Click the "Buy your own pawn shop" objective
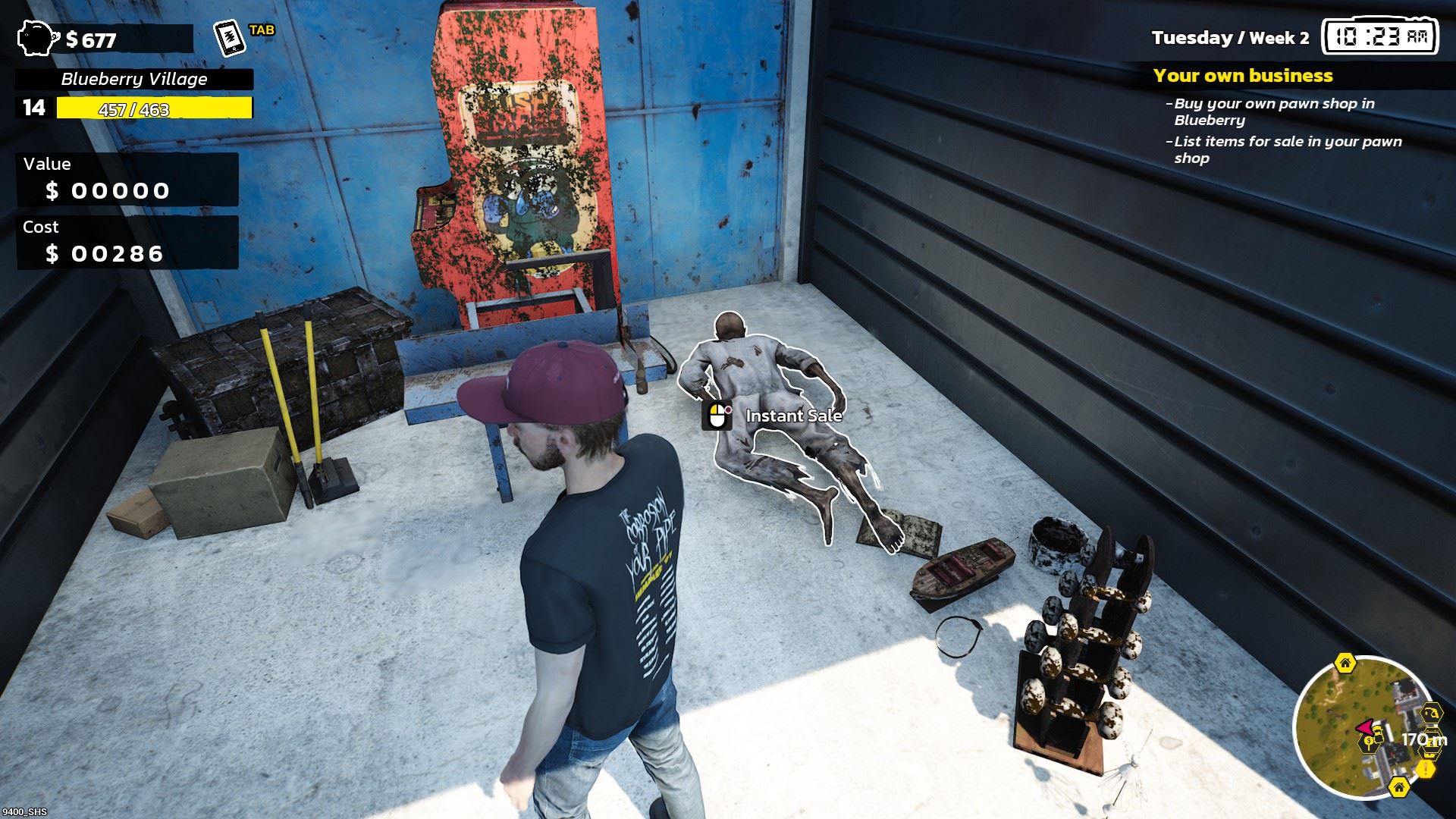Image resolution: width=1456 pixels, height=819 pixels. point(1274,111)
